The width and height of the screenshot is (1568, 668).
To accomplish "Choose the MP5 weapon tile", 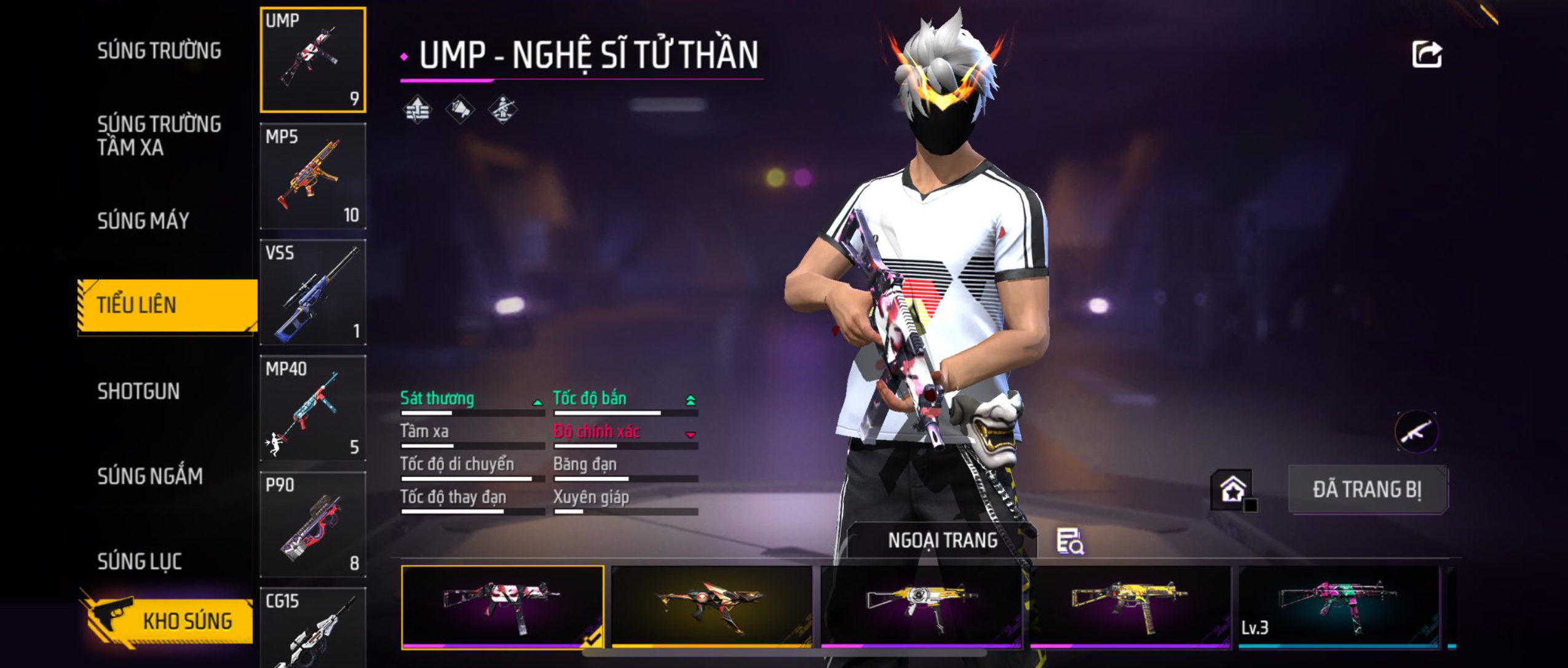I will (x=313, y=176).
